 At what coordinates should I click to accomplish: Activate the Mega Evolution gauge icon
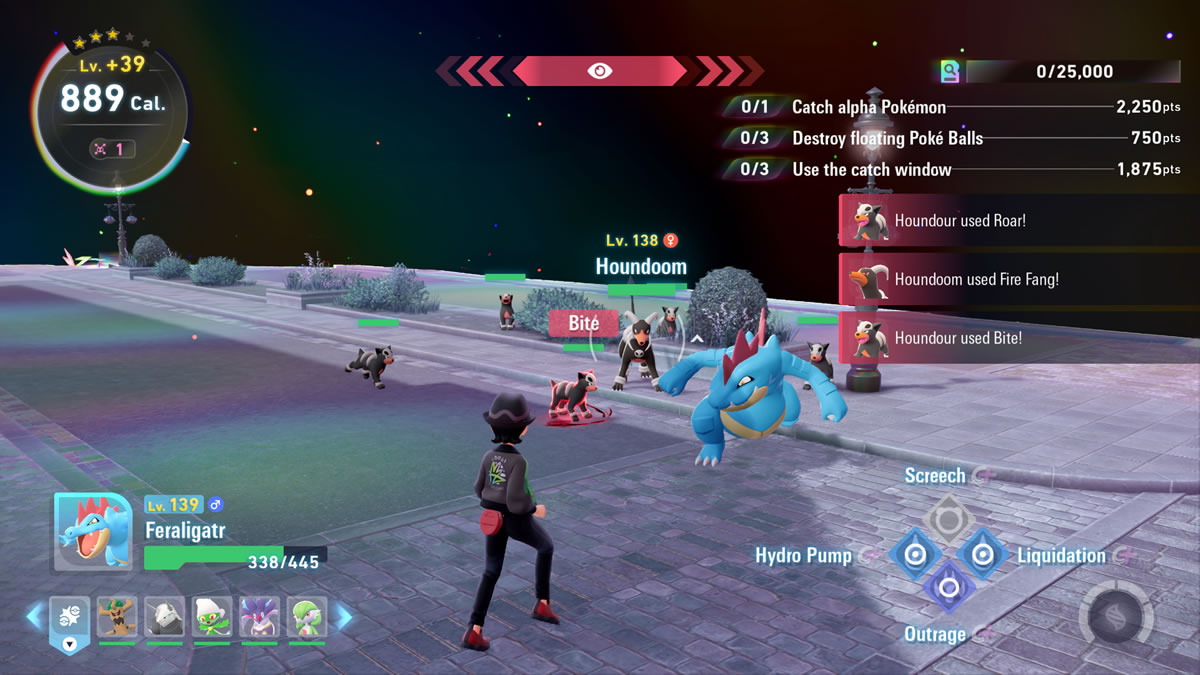point(1116,610)
